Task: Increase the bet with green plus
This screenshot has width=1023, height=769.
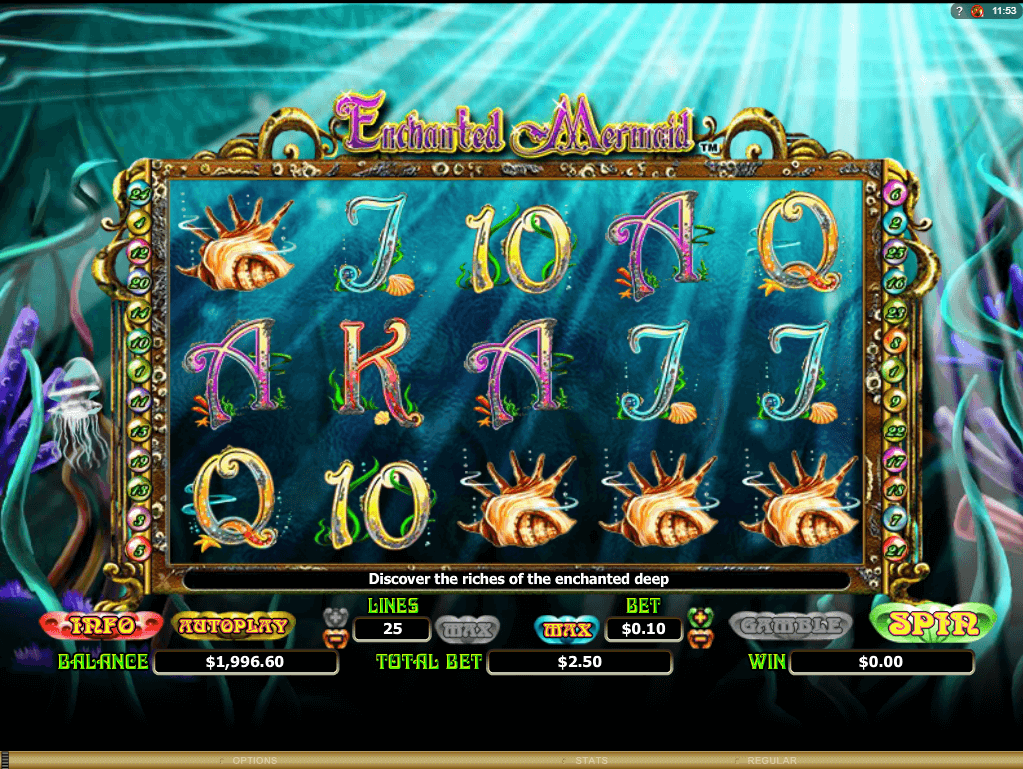Action: click(x=700, y=615)
